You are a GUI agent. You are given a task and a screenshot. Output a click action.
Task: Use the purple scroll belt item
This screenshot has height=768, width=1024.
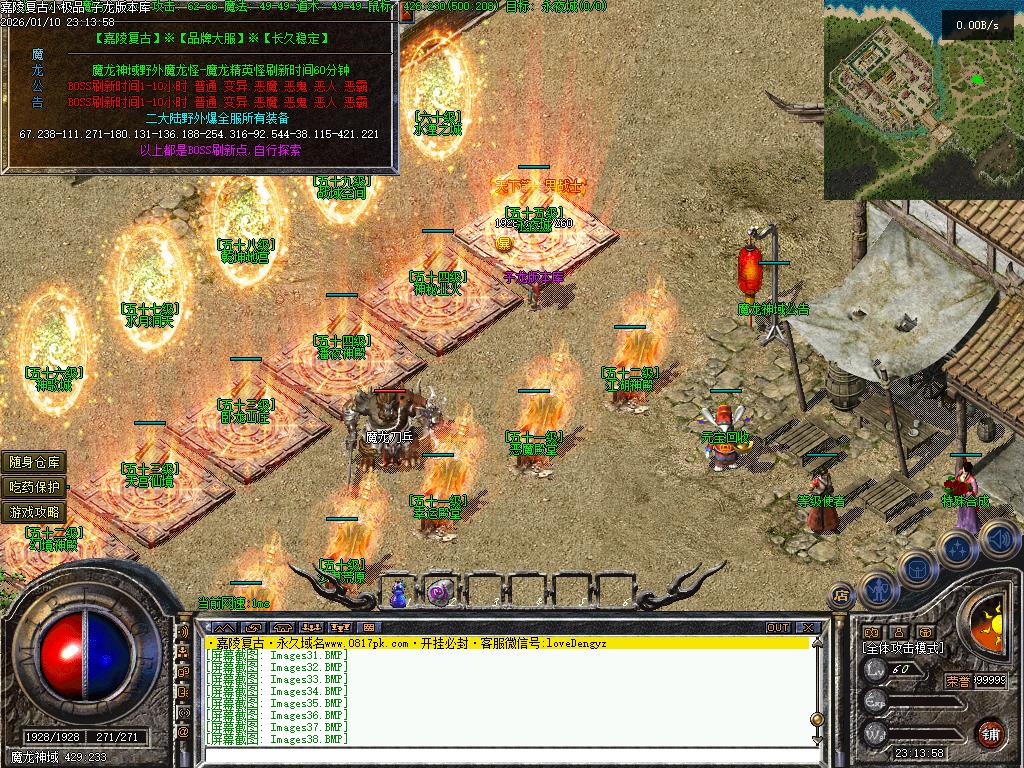click(438, 593)
